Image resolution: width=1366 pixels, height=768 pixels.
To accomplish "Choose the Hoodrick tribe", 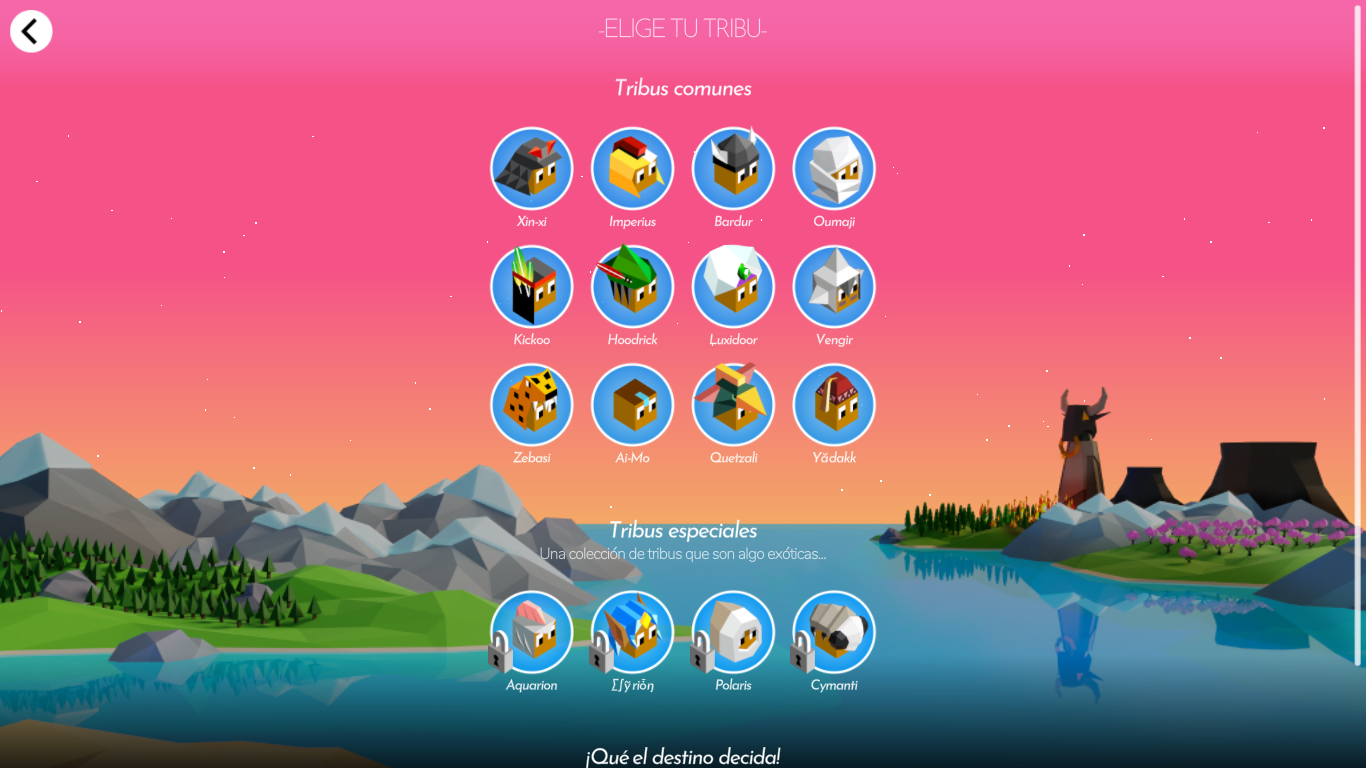I will click(x=632, y=286).
